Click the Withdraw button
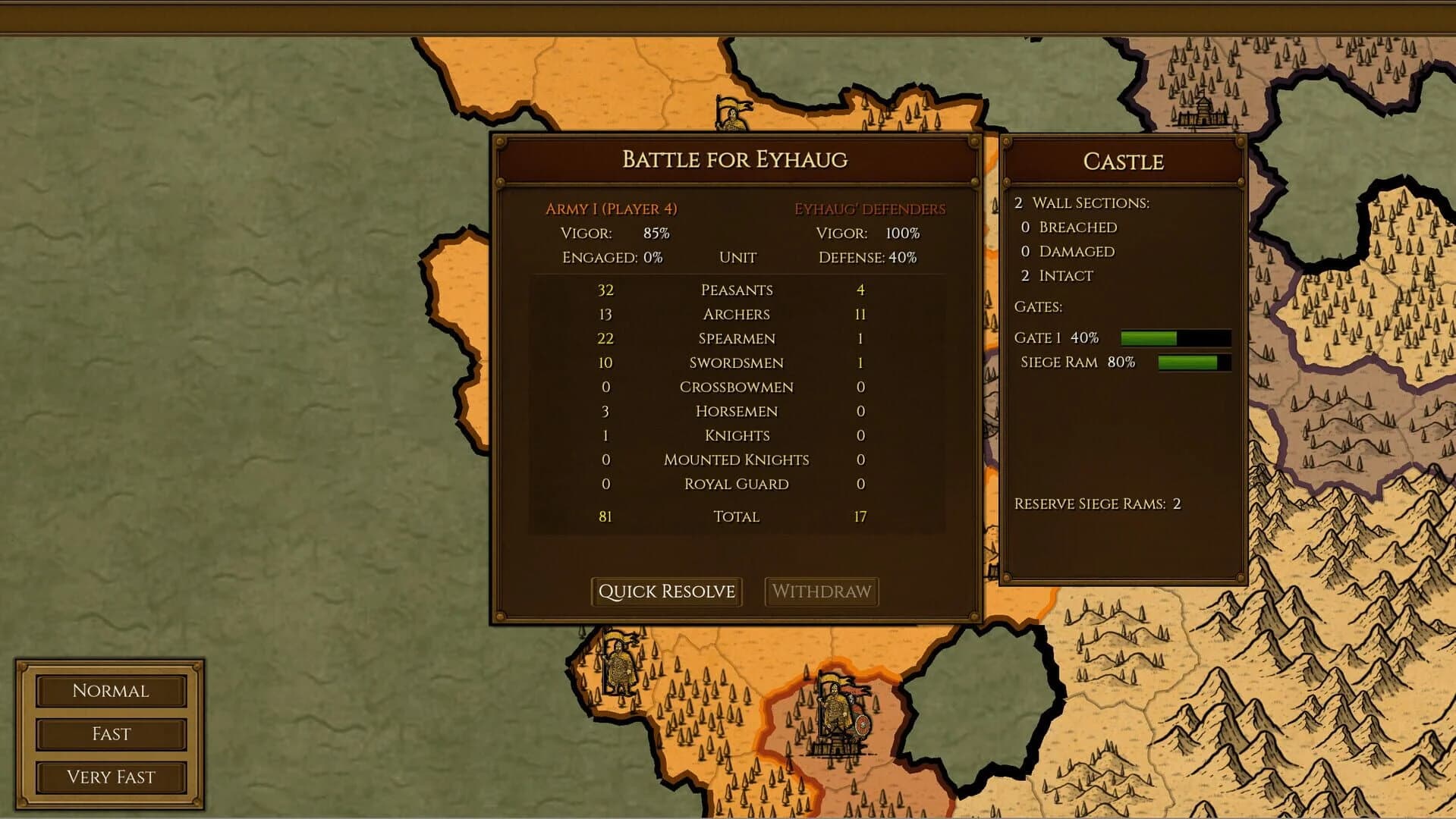Screen dimensions: 1456x819 pyautogui.click(x=822, y=591)
